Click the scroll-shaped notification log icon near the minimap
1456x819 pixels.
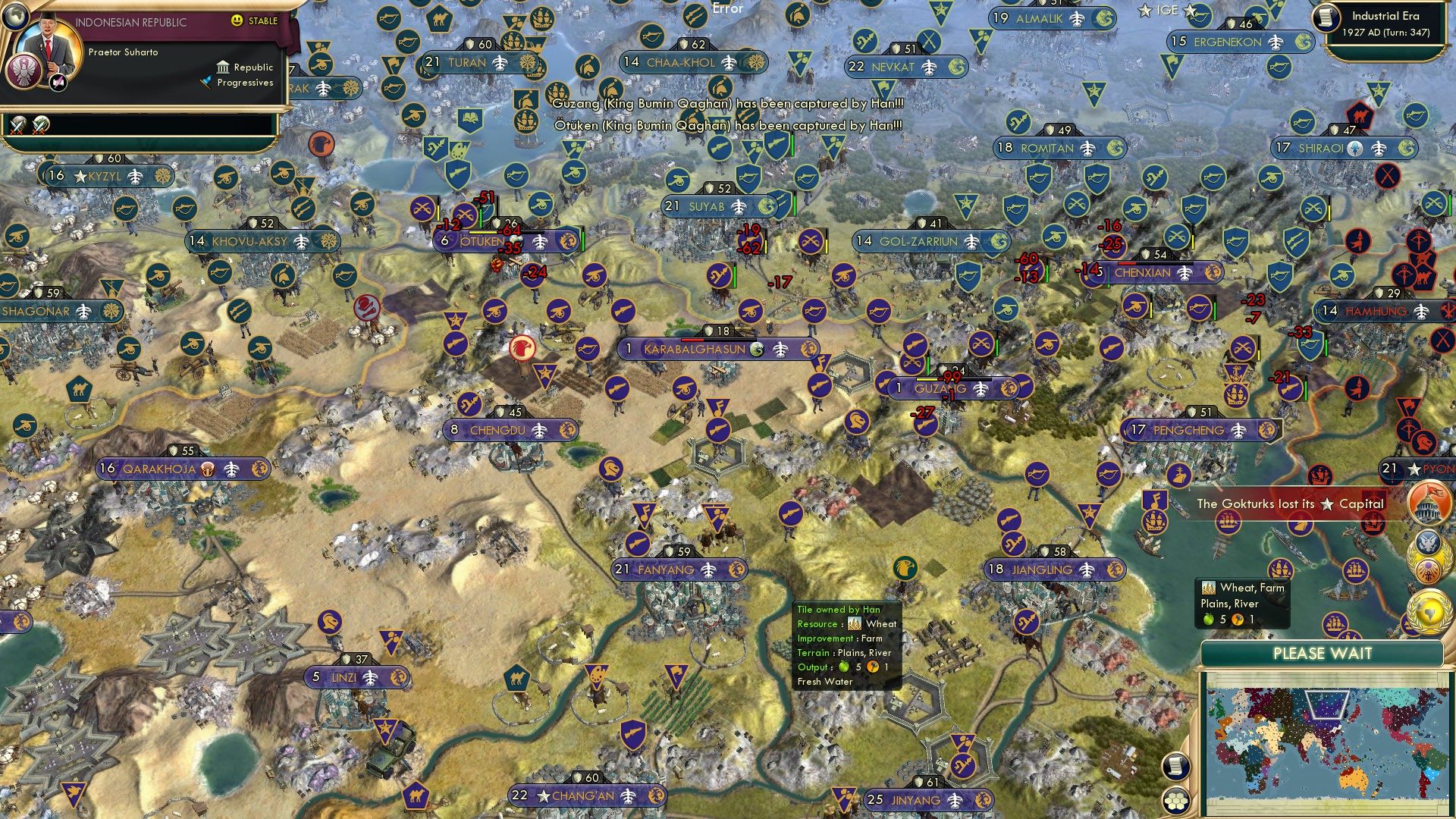pos(1176,767)
